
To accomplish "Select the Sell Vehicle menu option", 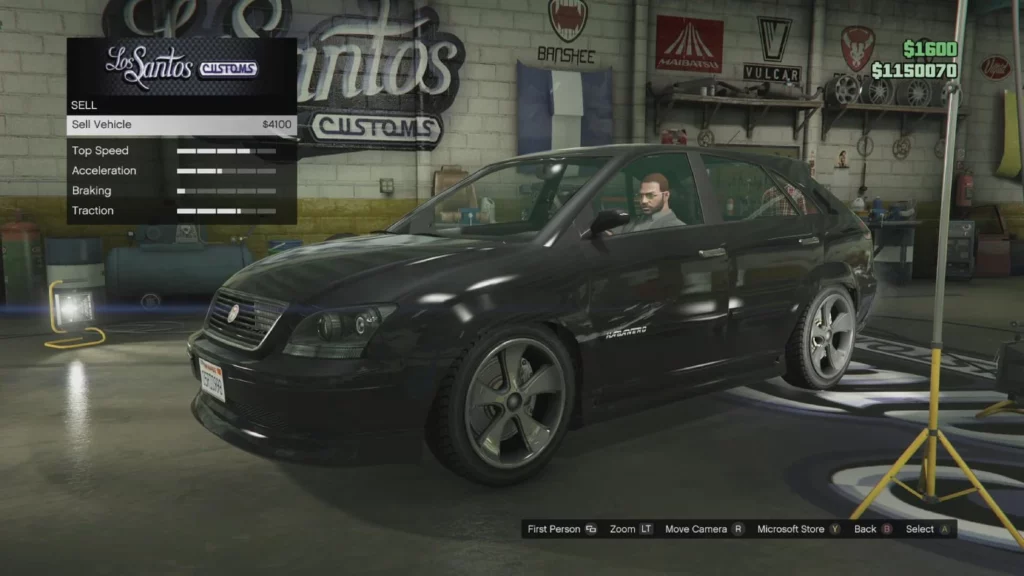I will pyautogui.click(x=181, y=125).
